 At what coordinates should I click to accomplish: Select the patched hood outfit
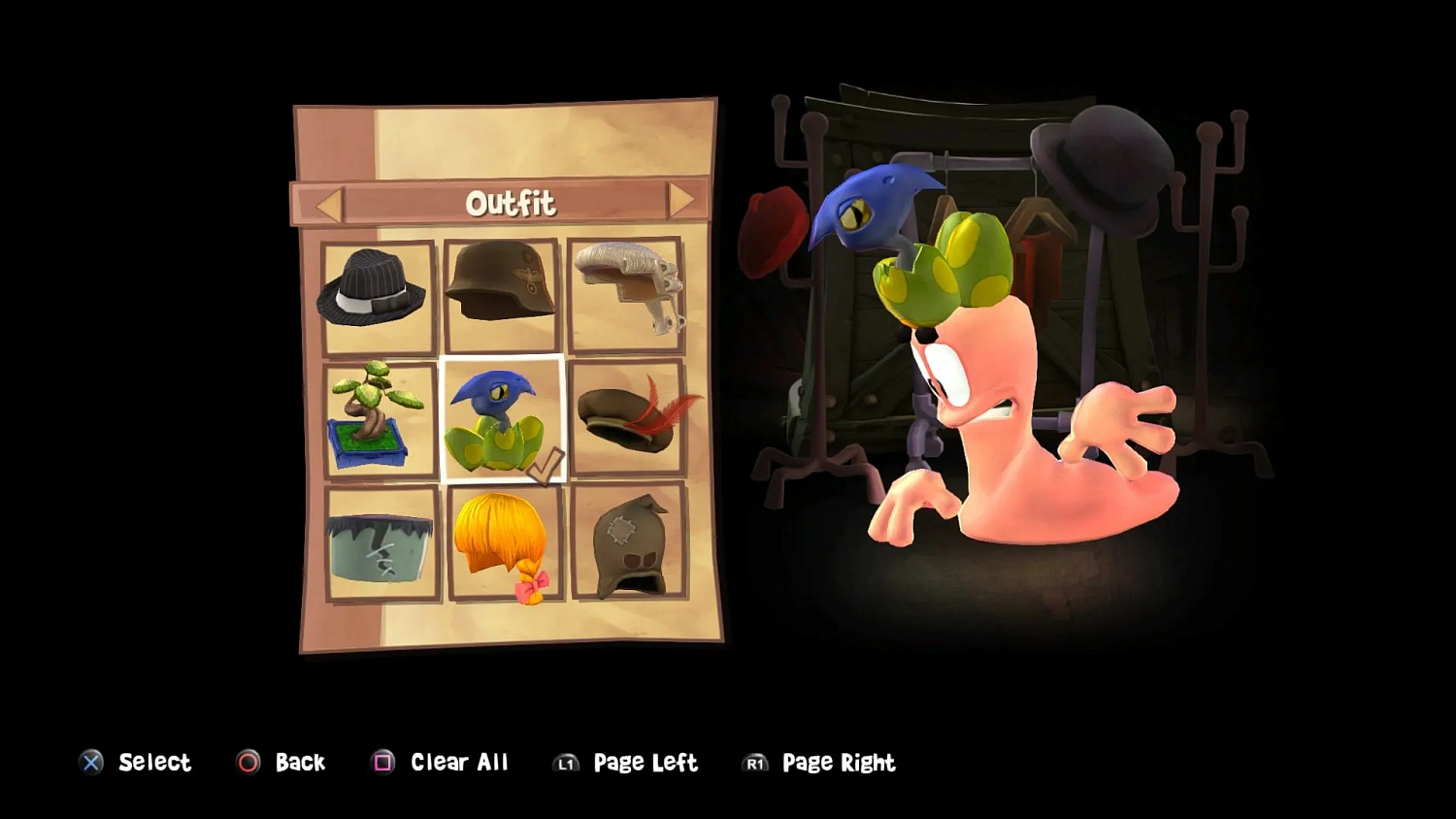pos(628,546)
